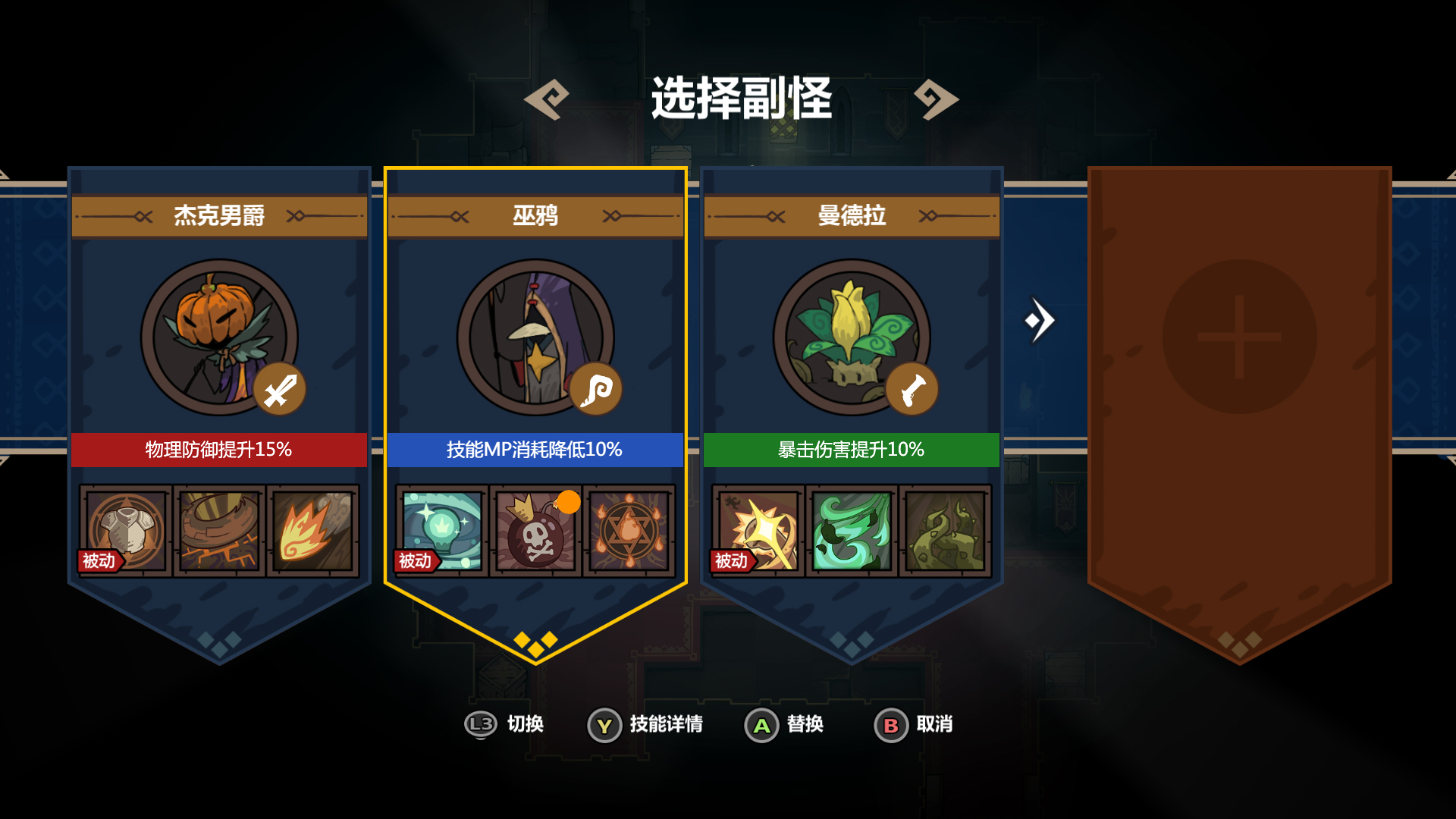Click the flame skill icon of 杰克男爵
Viewport: 1456px width, 819px height.
click(x=314, y=531)
